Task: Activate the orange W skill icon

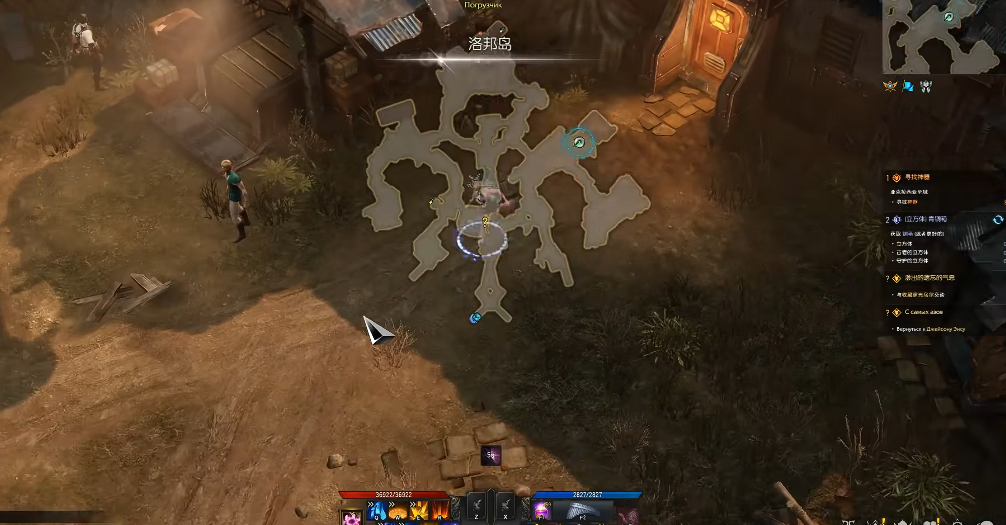Action: pos(398,512)
